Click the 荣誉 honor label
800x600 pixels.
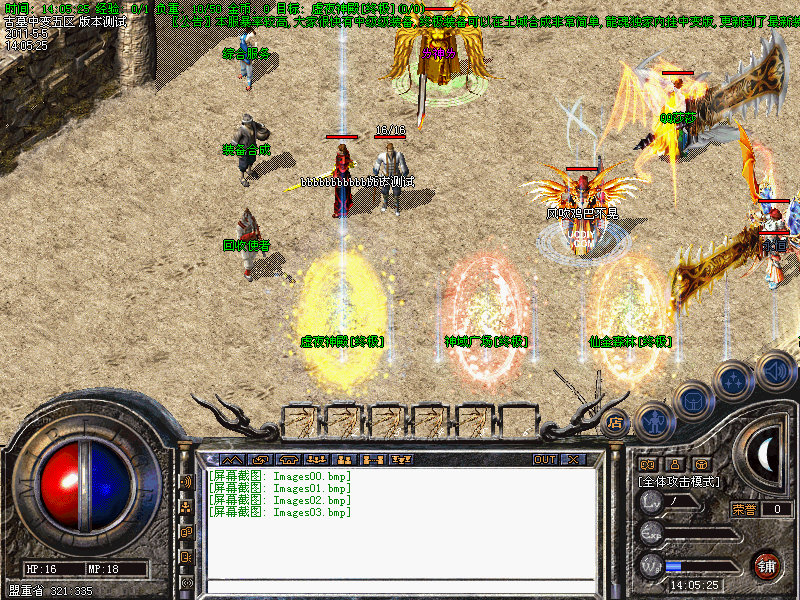click(x=743, y=509)
